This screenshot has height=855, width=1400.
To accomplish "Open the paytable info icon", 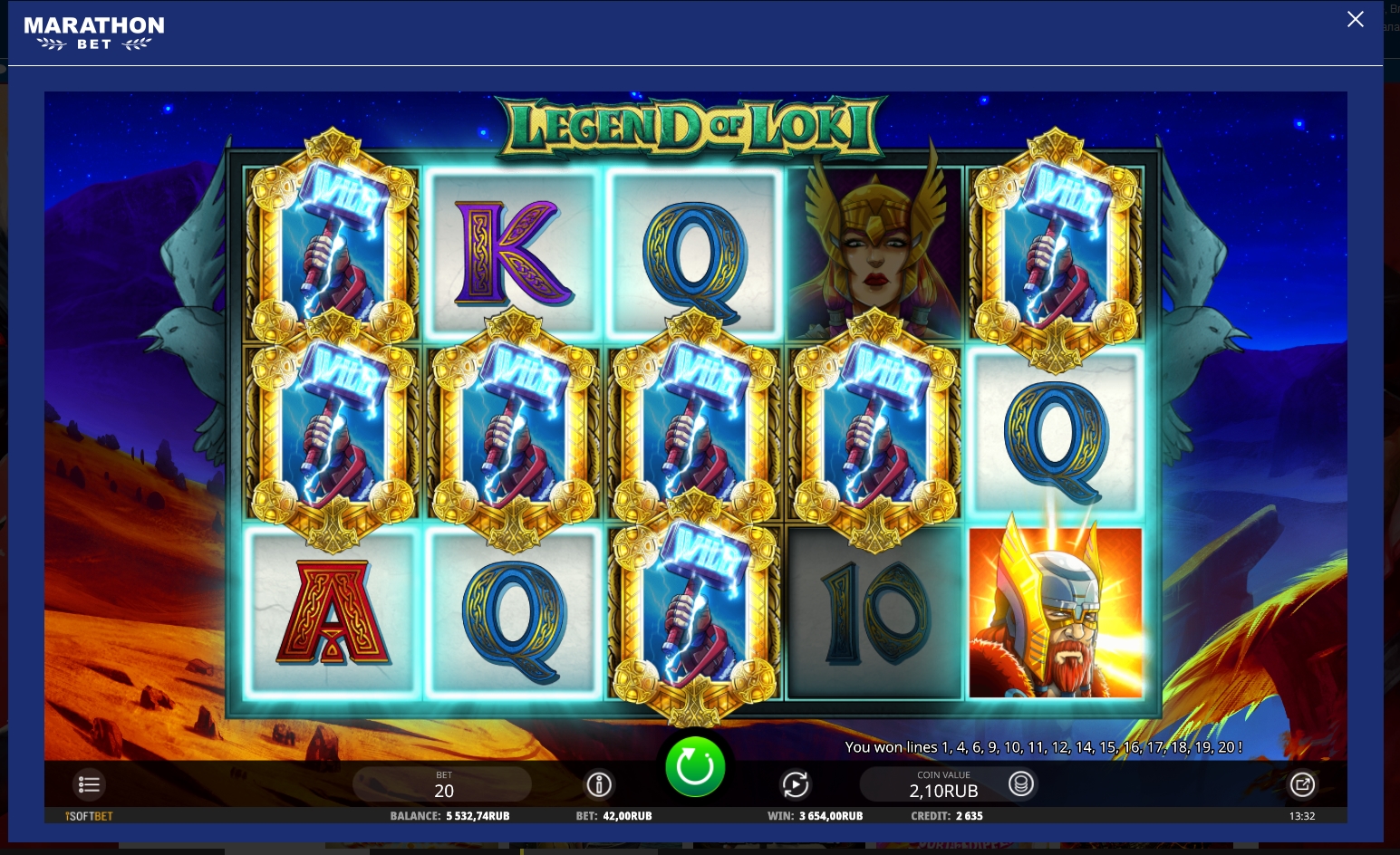I will pyautogui.click(x=598, y=784).
